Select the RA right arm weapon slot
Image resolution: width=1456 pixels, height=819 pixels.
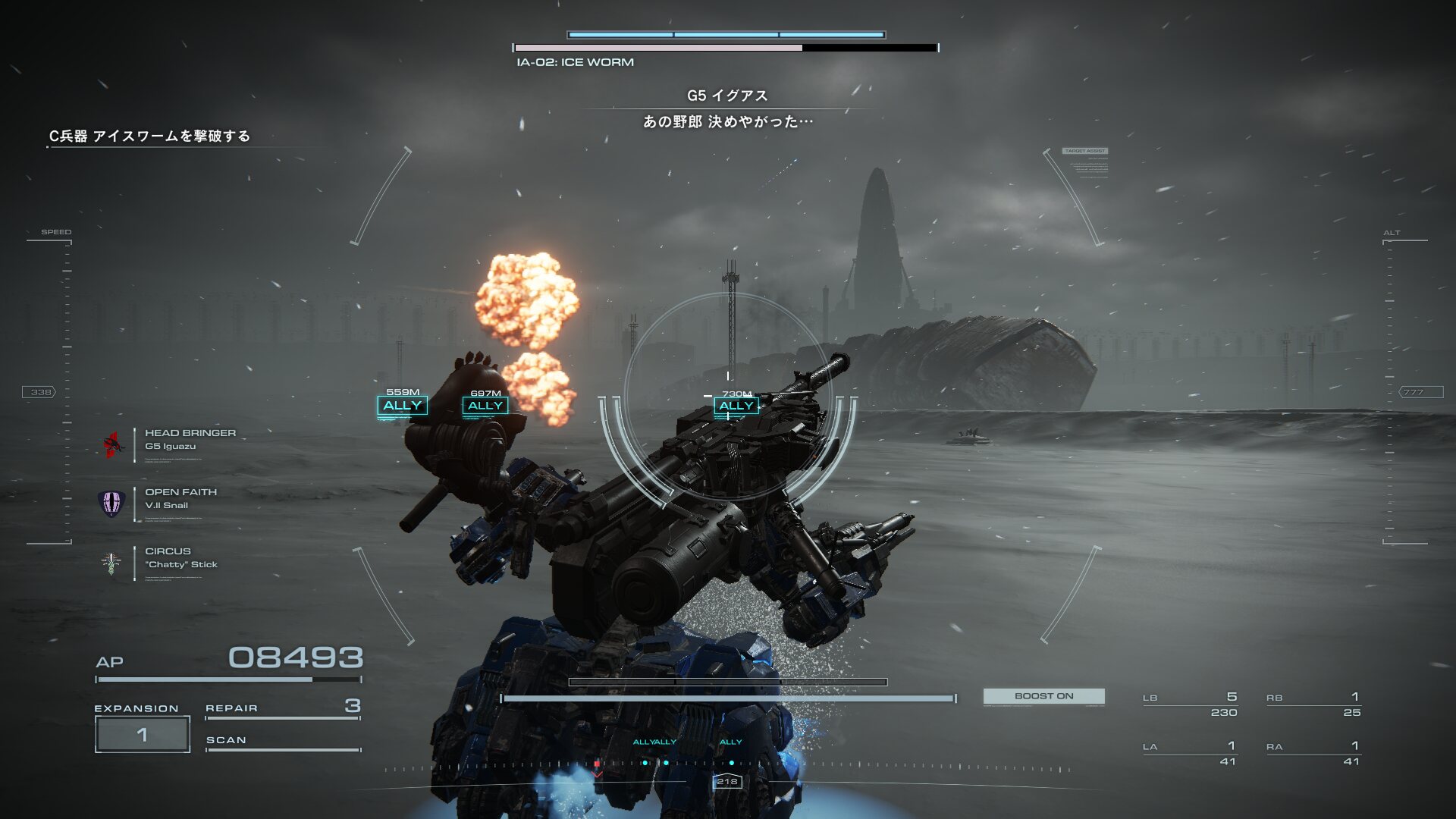point(1313,754)
